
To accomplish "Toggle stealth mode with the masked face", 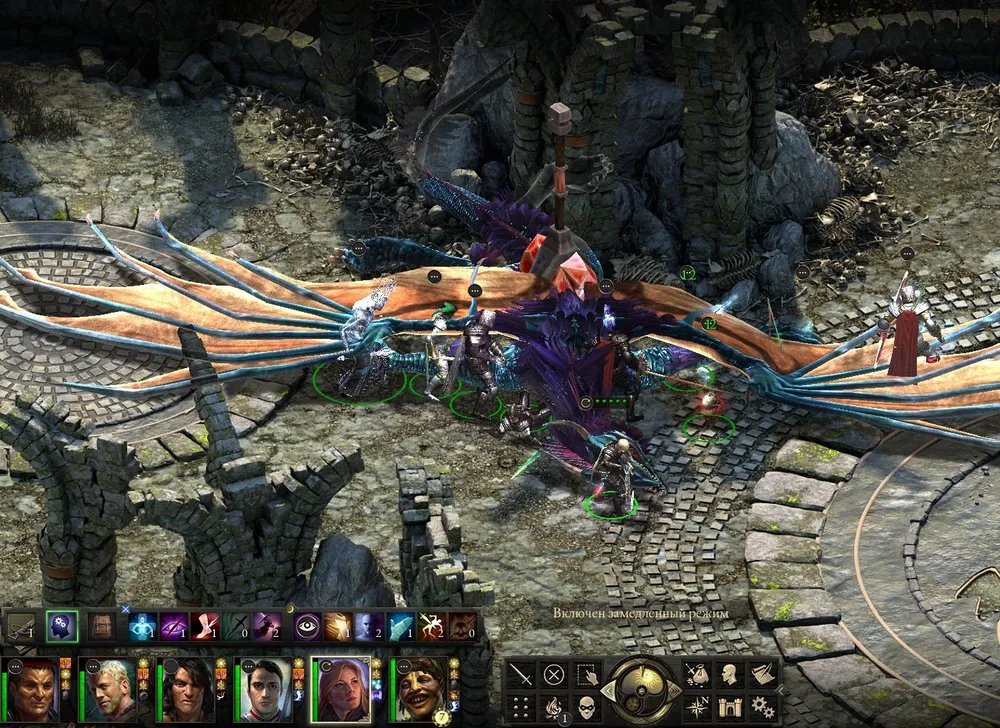I will tap(586, 707).
